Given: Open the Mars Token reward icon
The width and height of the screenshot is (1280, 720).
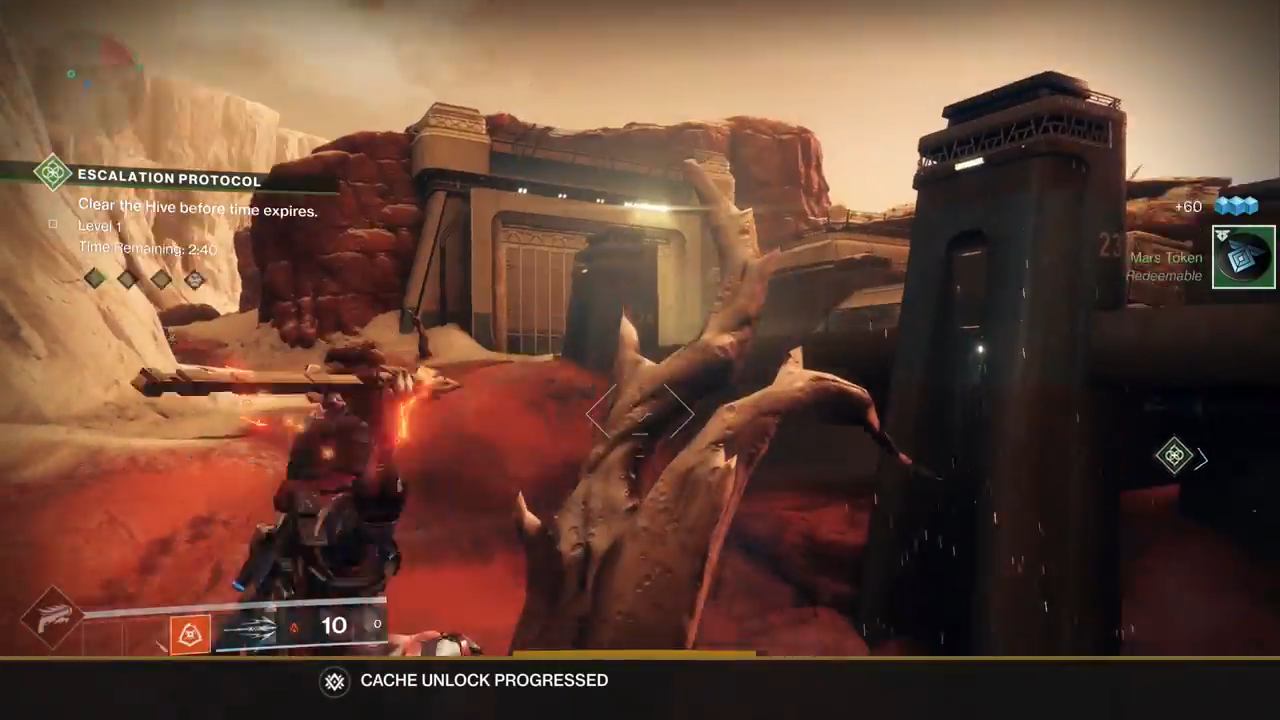Looking at the screenshot, I should point(1243,257).
